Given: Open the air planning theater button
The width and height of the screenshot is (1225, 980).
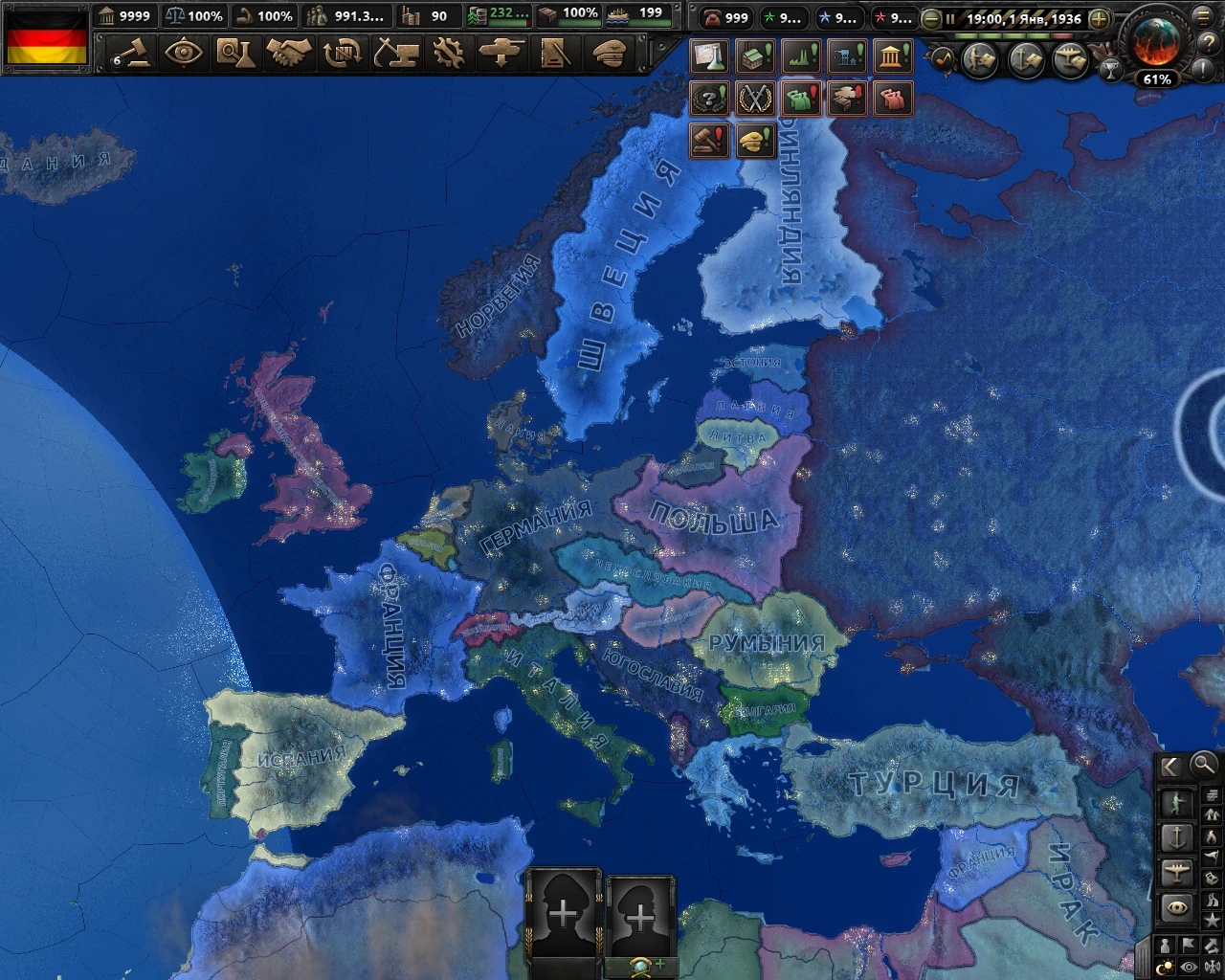Looking at the screenshot, I should point(1070,59).
